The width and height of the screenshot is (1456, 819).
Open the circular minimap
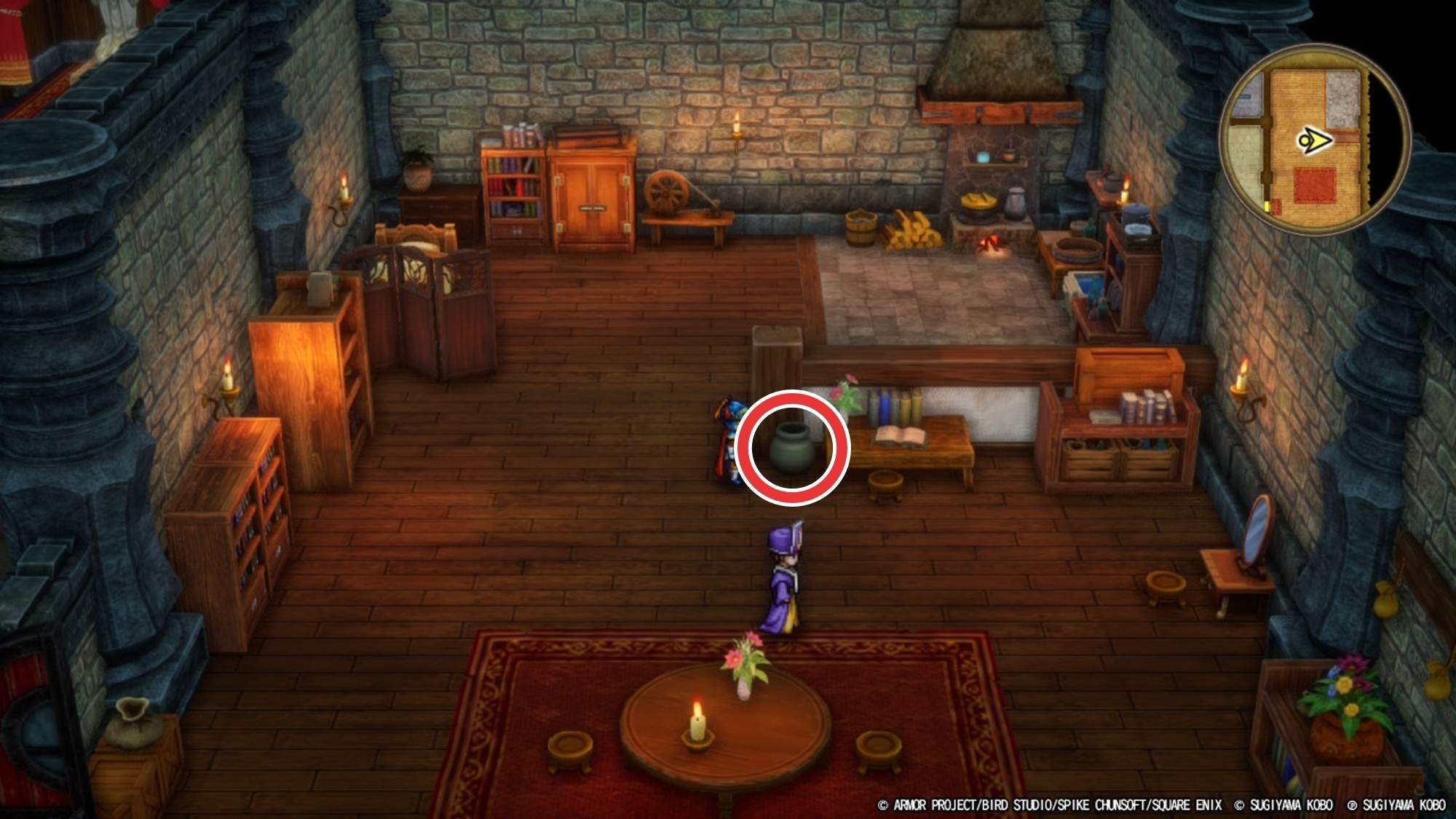click(x=1315, y=140)
